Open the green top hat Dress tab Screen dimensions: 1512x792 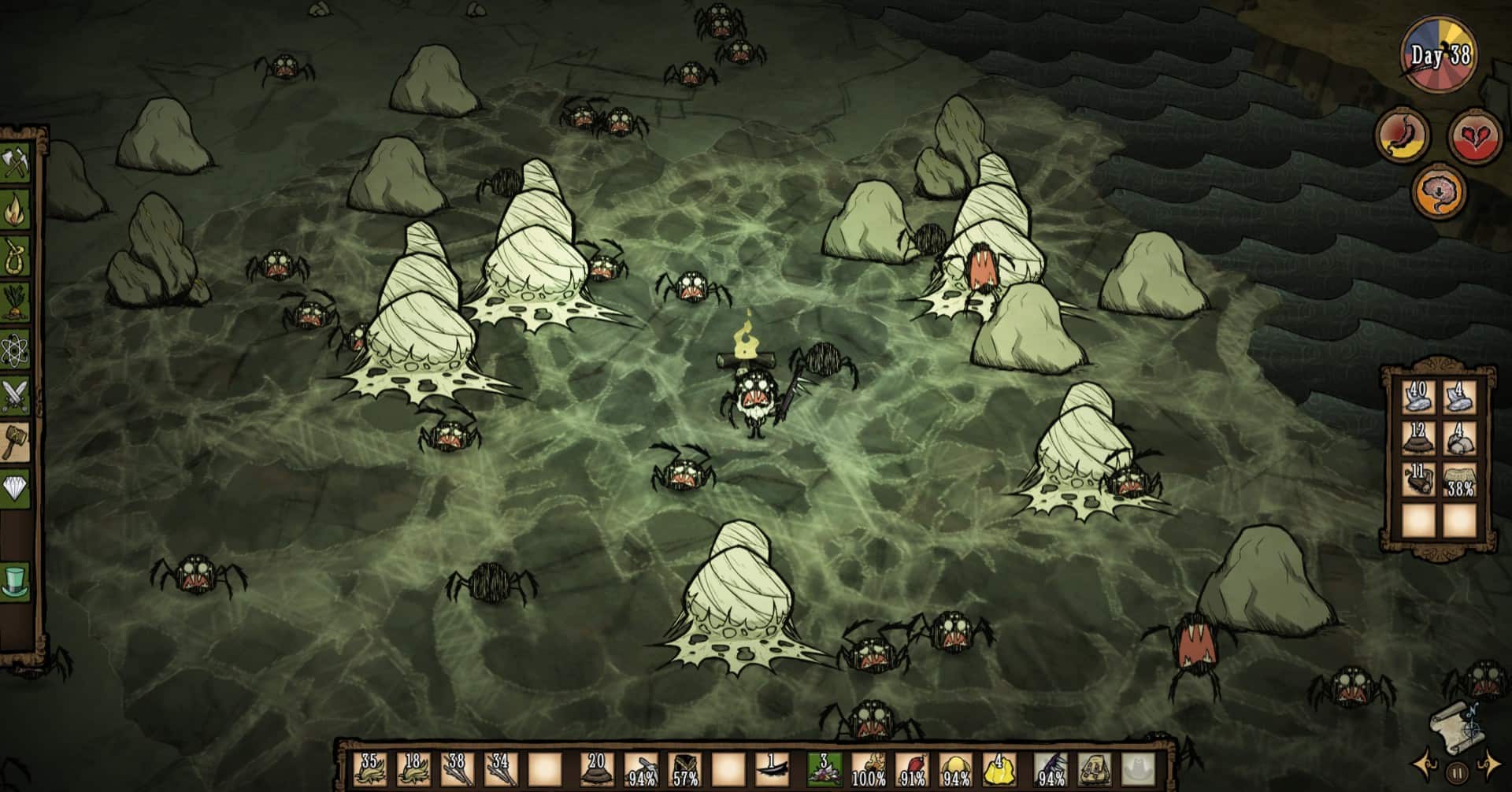pos(17,581)
